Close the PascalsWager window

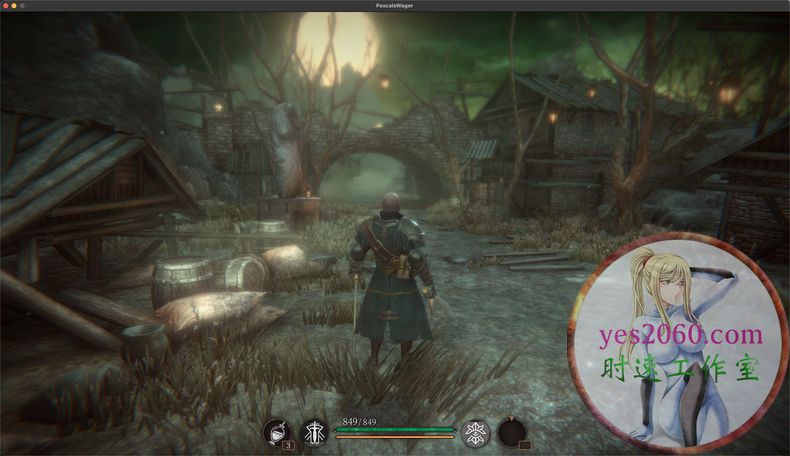(x=6, y=6)
